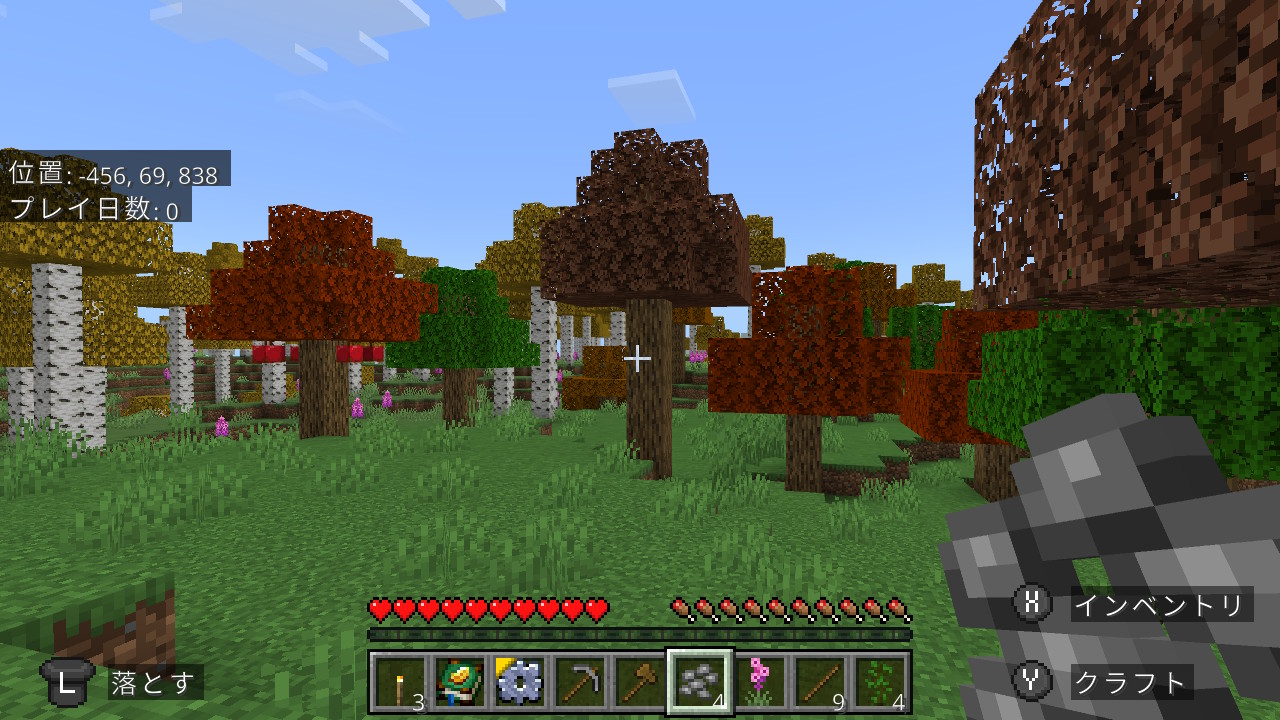Choose the stack of nine sticks
Screen dimensions: 1280x720
pyautogui.click(x=820, y=682)
